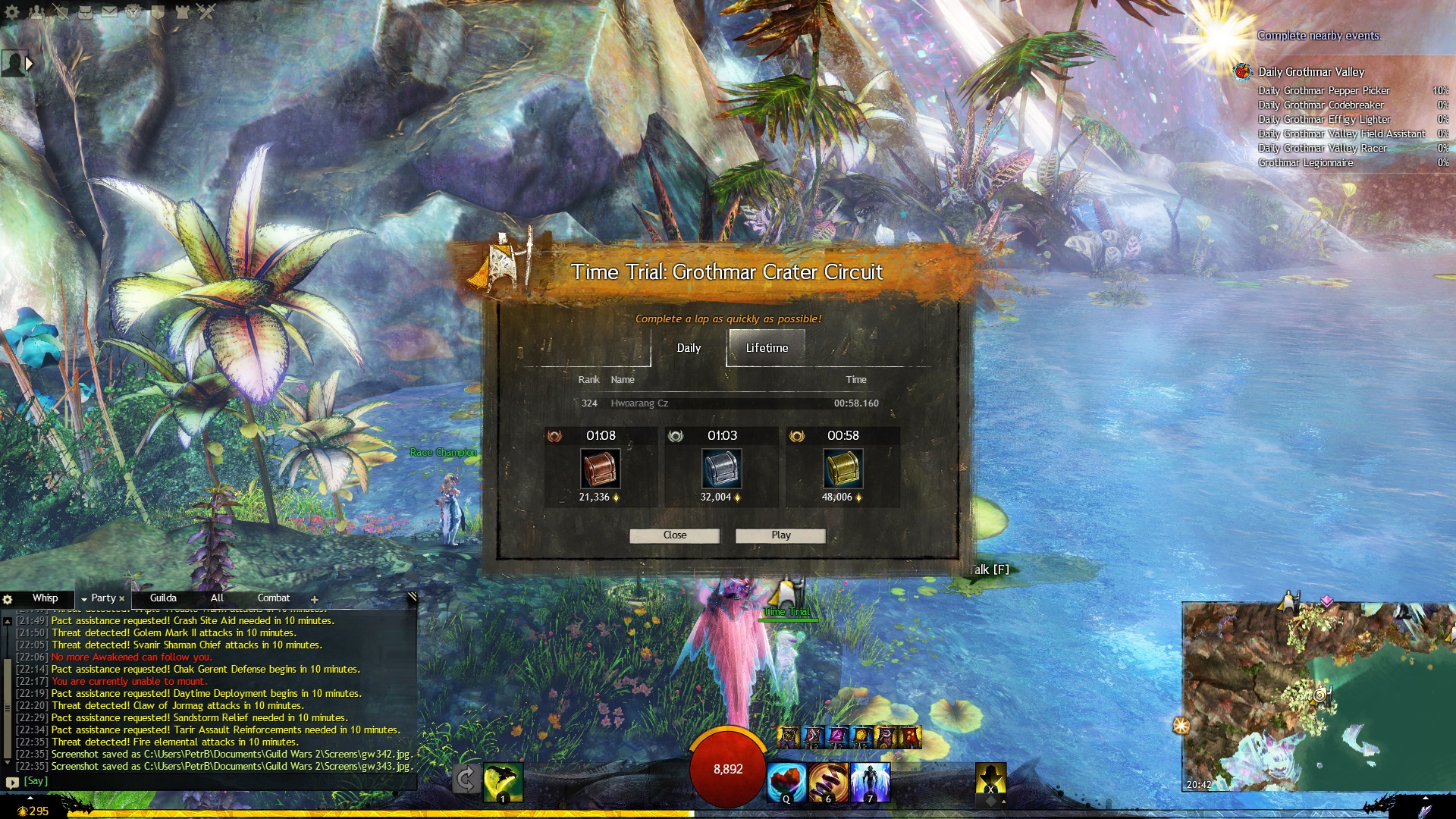The width and height of the screenshot is (1456, 819).
Task: Start the Grothmar Crater Circuit race with Play
Action: (x=780, y=535)
